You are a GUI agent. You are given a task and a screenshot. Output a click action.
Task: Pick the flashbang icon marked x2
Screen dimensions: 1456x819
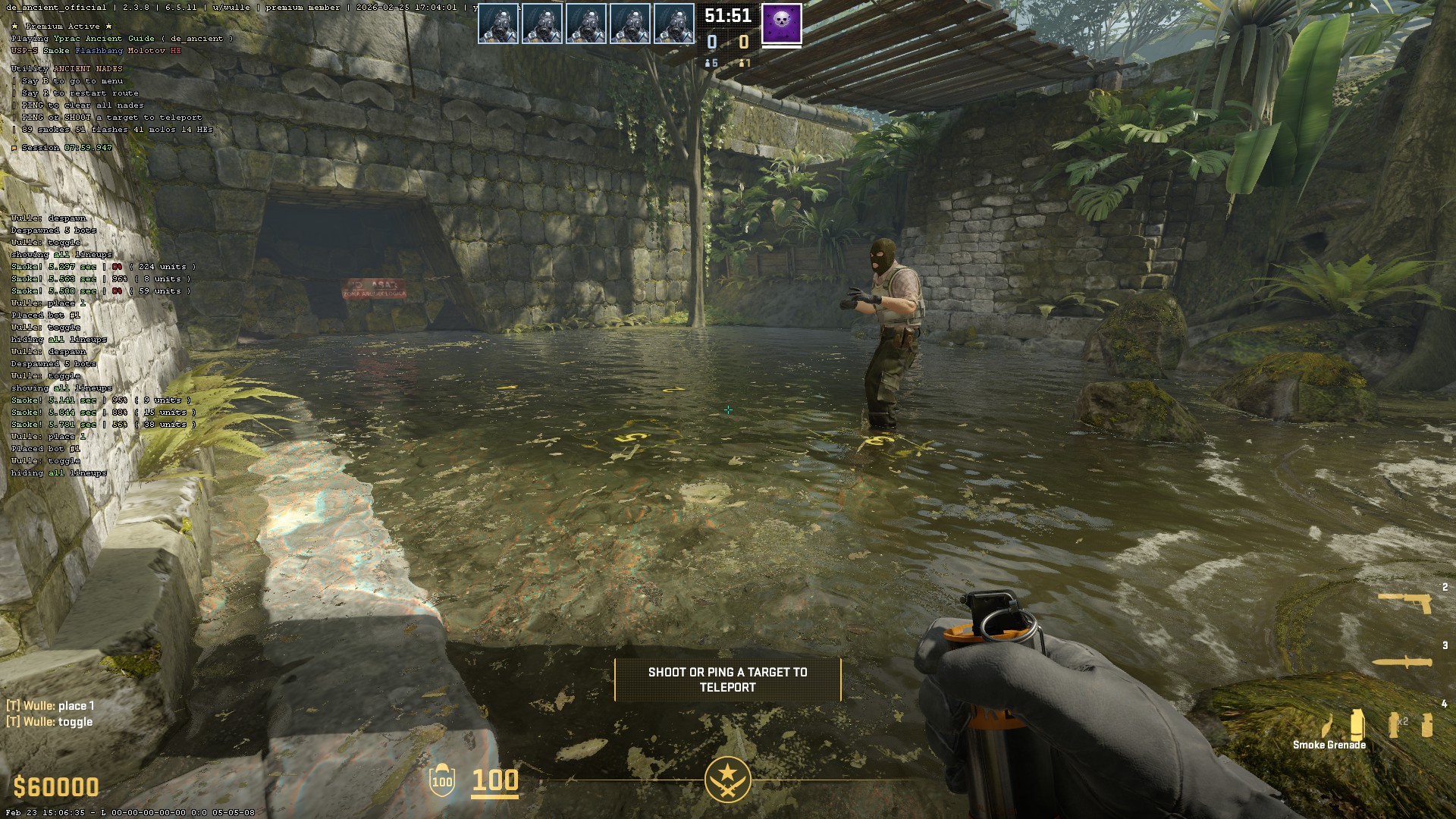(x=1395, y=725)
